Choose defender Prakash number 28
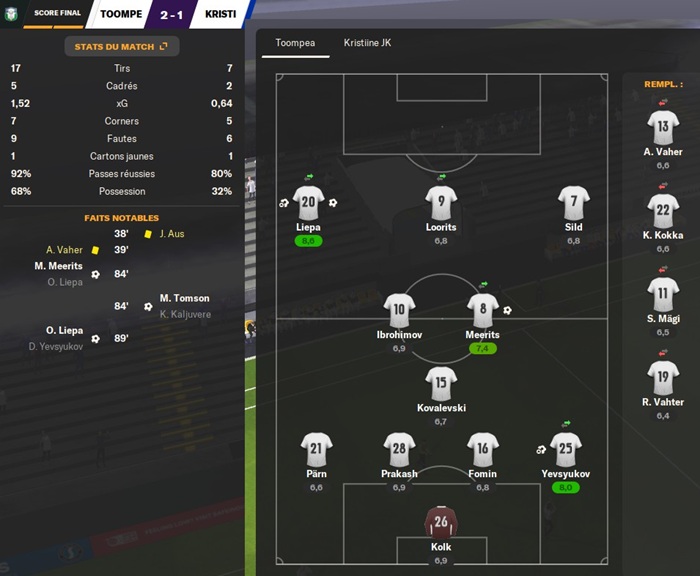Image resolution: width=700 pixels, height=576 pixels. pyautogui.click(x=399, y=449)
